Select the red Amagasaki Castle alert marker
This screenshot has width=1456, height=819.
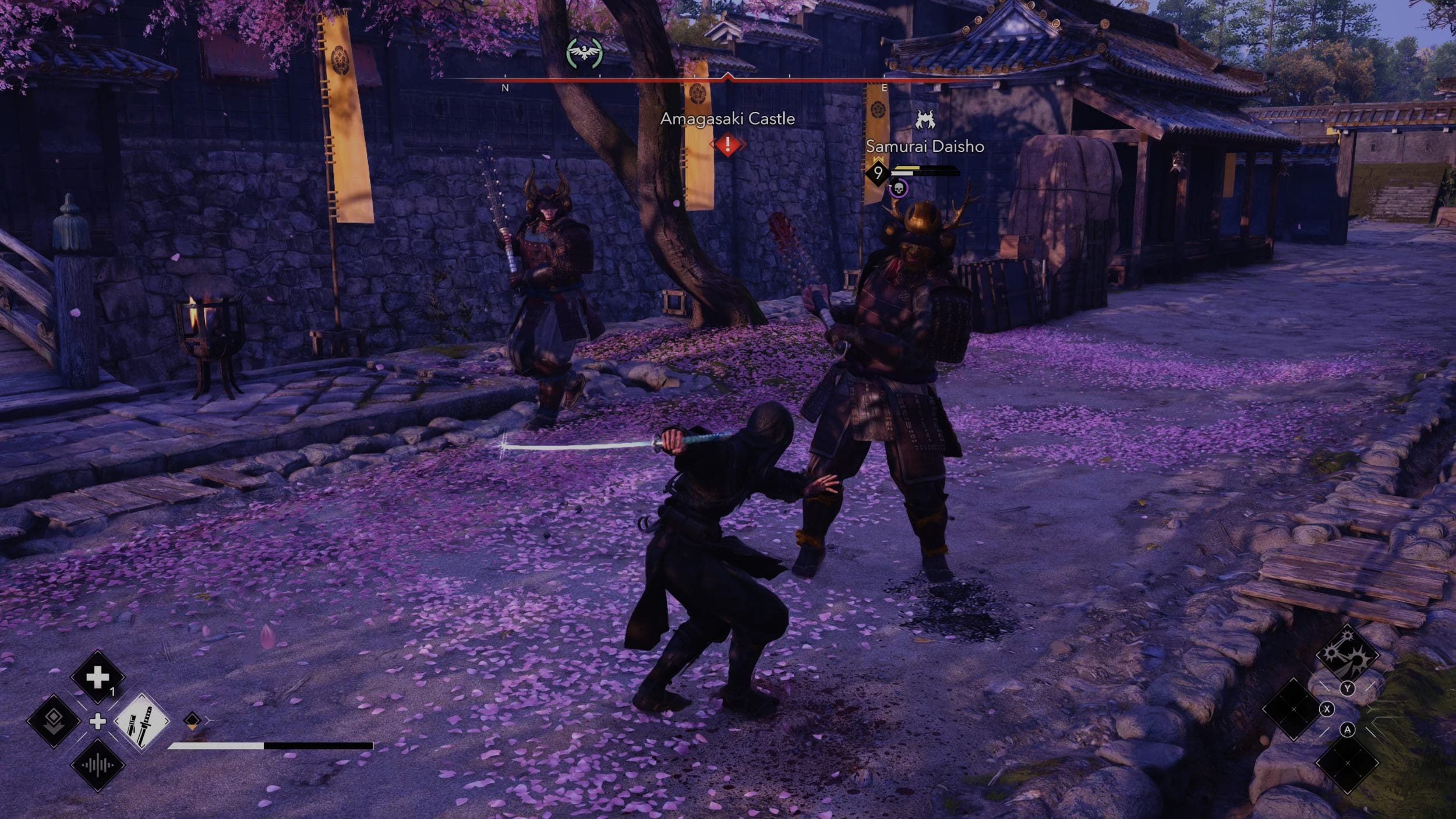[x=727, y=144]
